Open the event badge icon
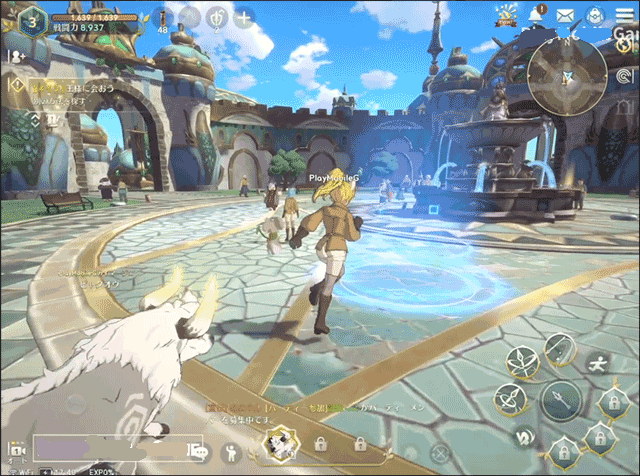Screen dimensions: 640x476 click(508, 15)
